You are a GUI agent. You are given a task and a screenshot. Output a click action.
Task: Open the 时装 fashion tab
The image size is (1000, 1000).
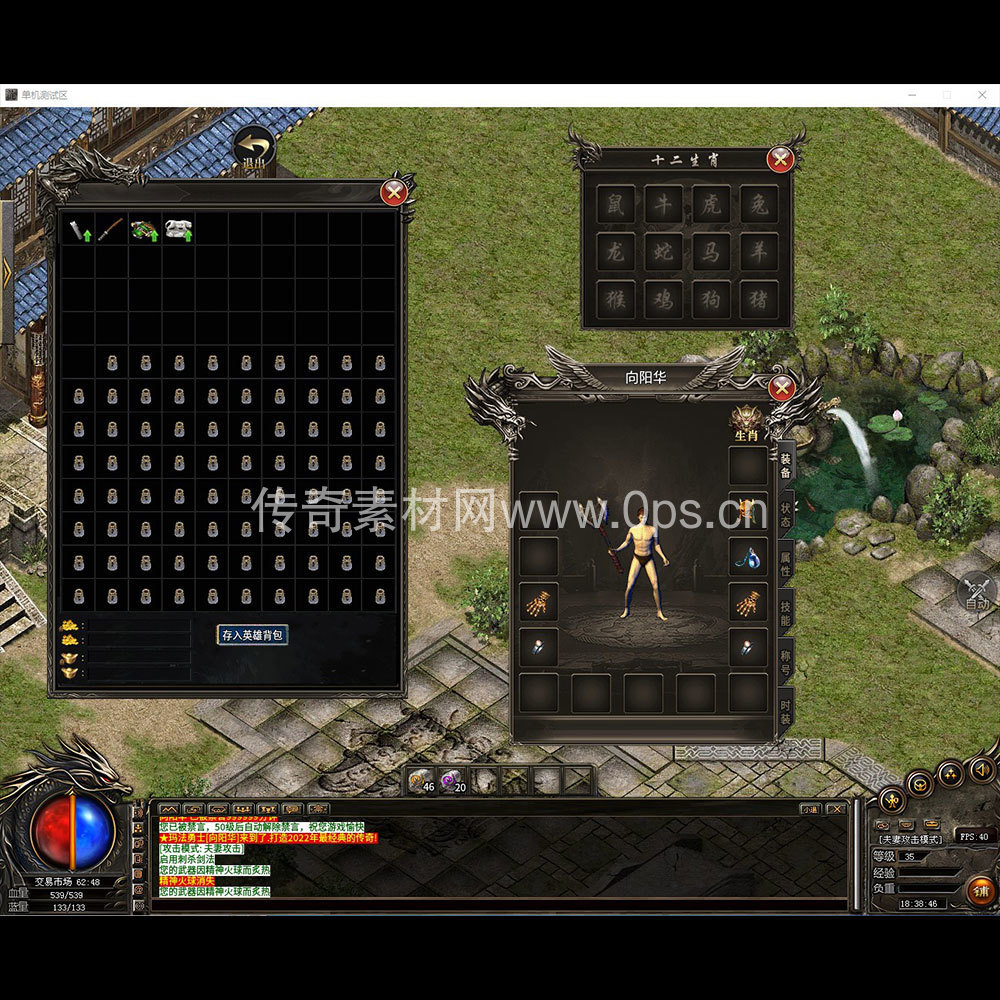786,712
